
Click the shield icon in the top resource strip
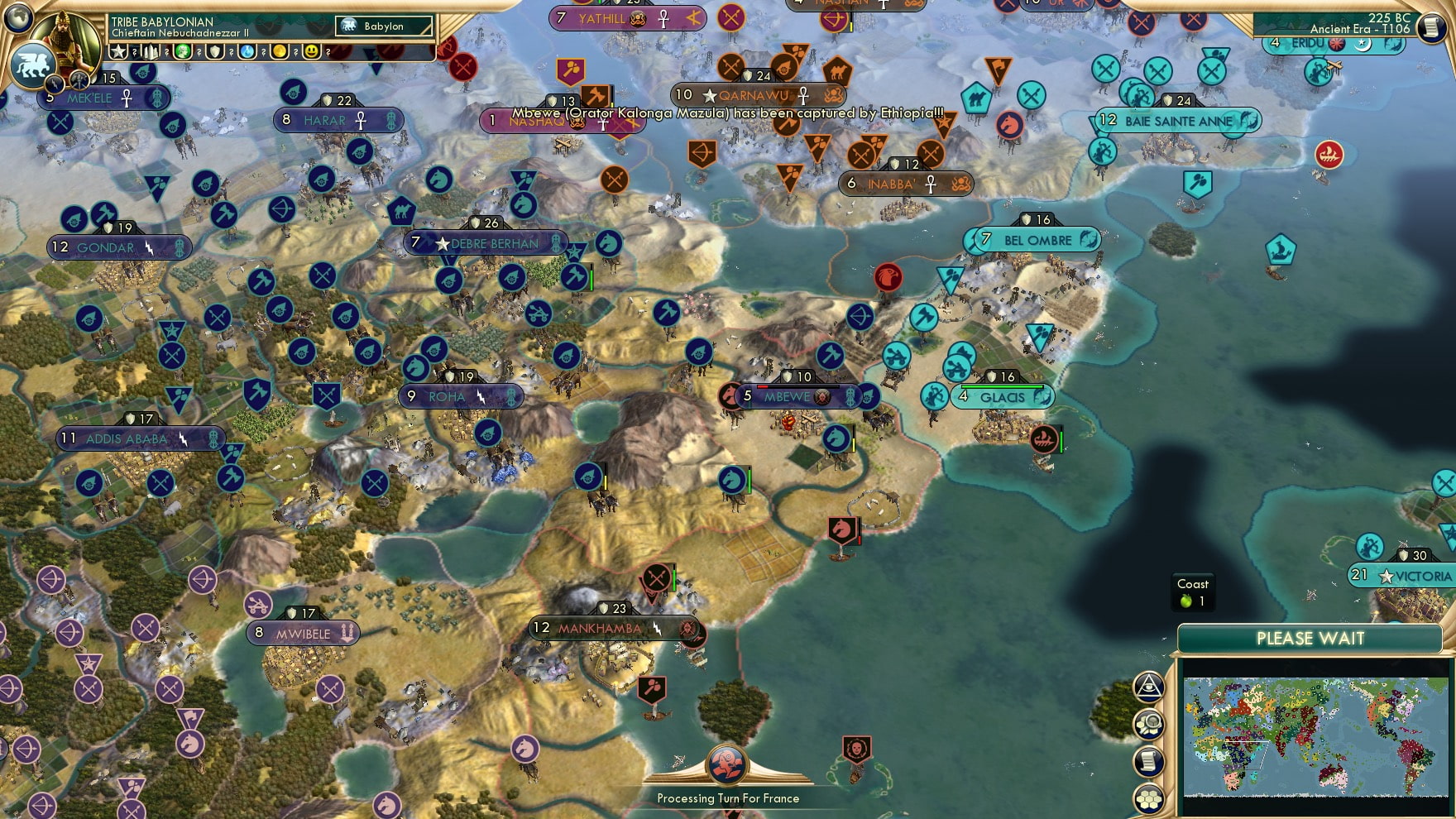213,52
